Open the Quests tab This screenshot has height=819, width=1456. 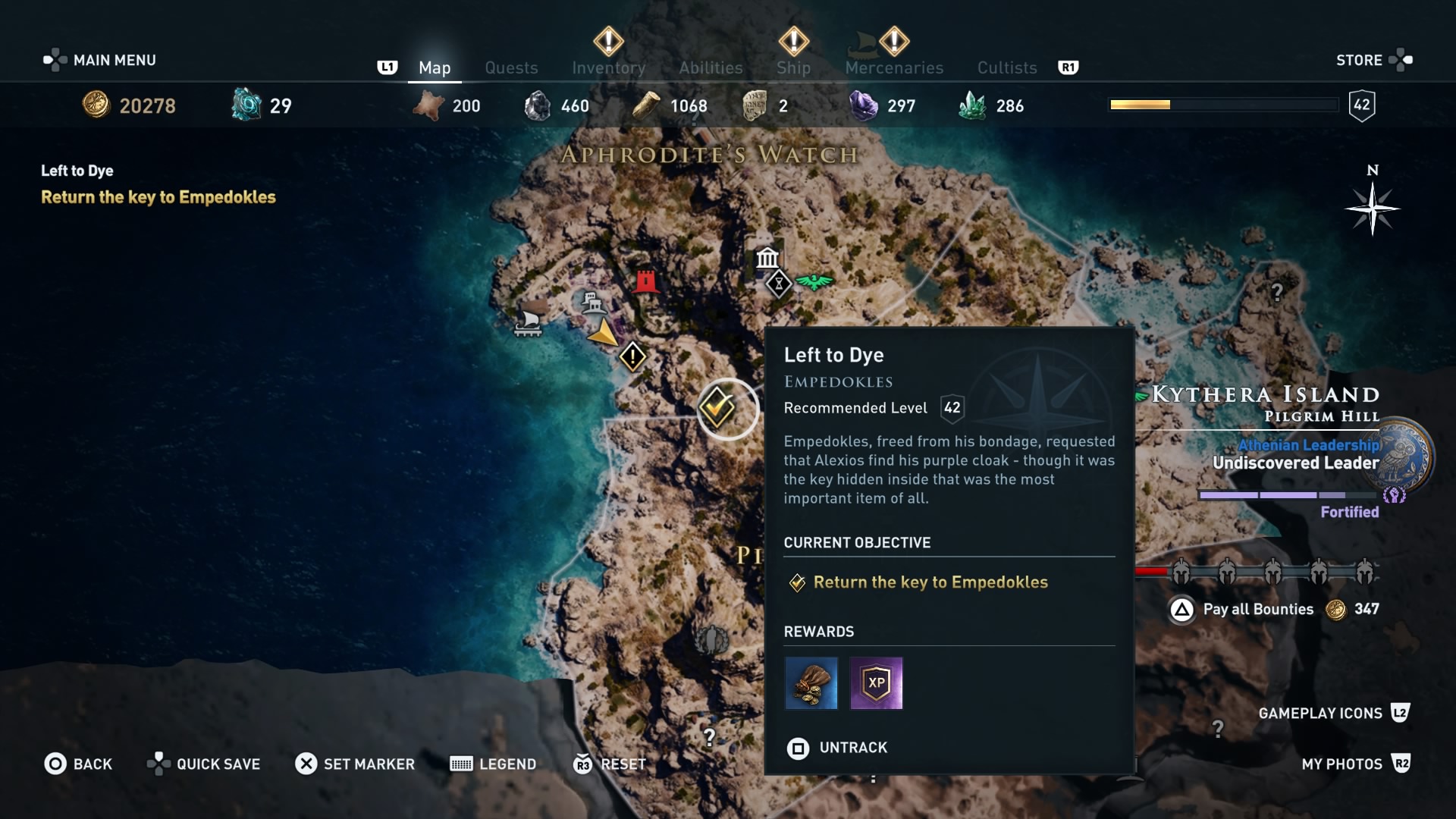[x=511, y=67]
